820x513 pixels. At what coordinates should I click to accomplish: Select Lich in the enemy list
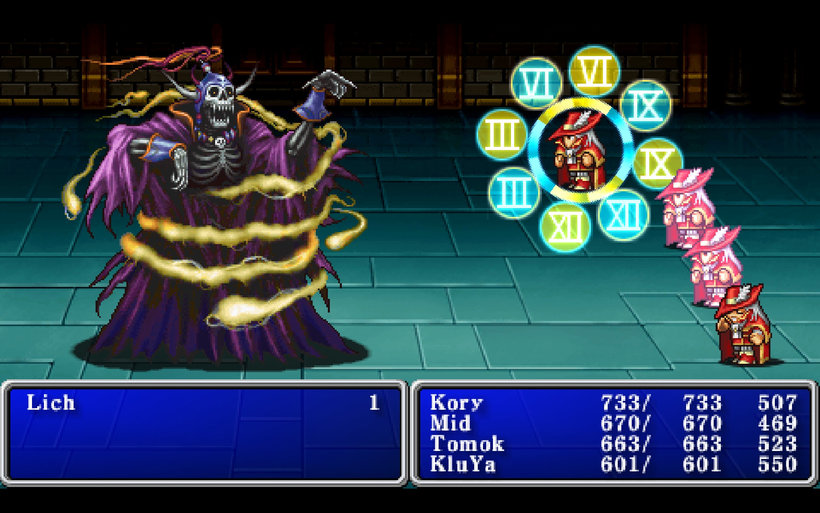tap(51, 403)
